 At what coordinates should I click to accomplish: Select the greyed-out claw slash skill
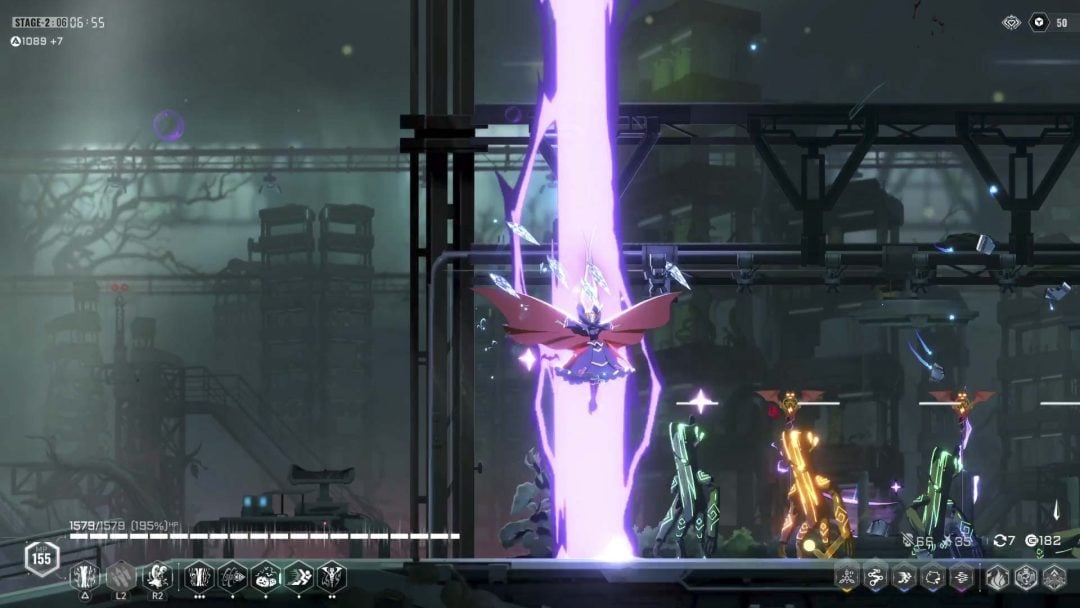click(x=120, y=576)
